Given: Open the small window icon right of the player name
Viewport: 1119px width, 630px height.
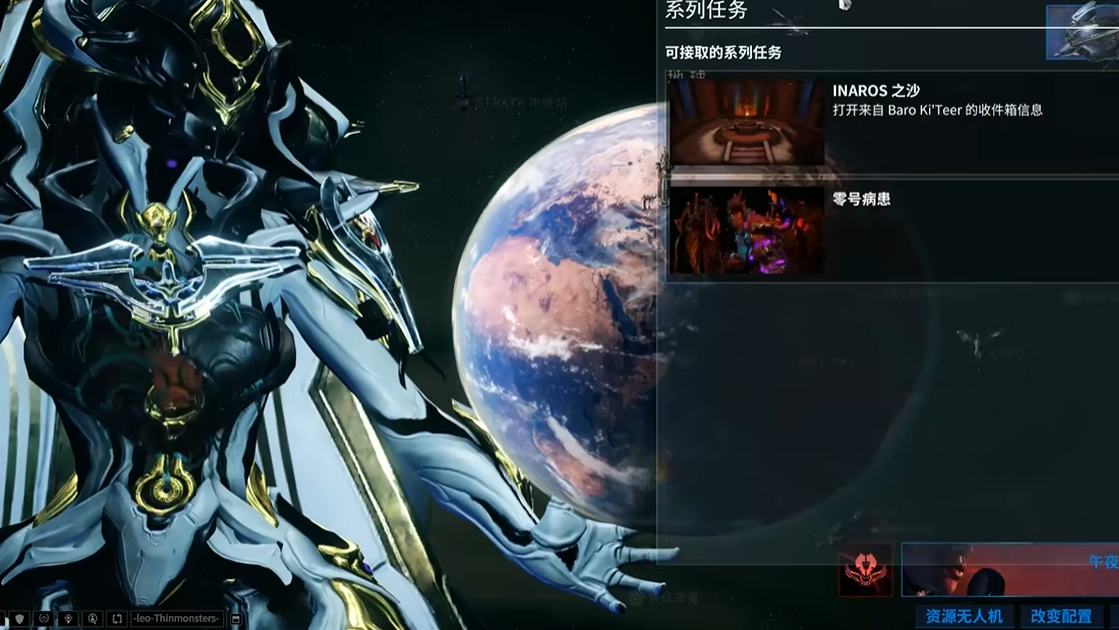Looking at the screenshot, I should click(x=236, y=619).
